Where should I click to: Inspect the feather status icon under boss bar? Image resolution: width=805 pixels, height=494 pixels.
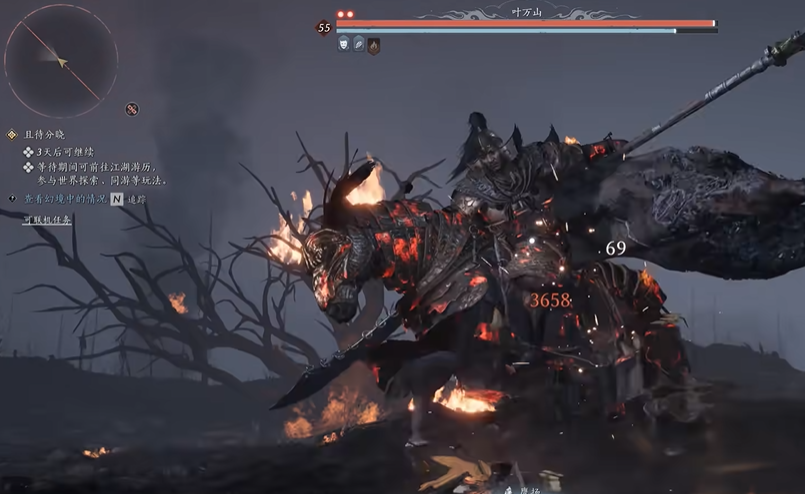(358, 44)
